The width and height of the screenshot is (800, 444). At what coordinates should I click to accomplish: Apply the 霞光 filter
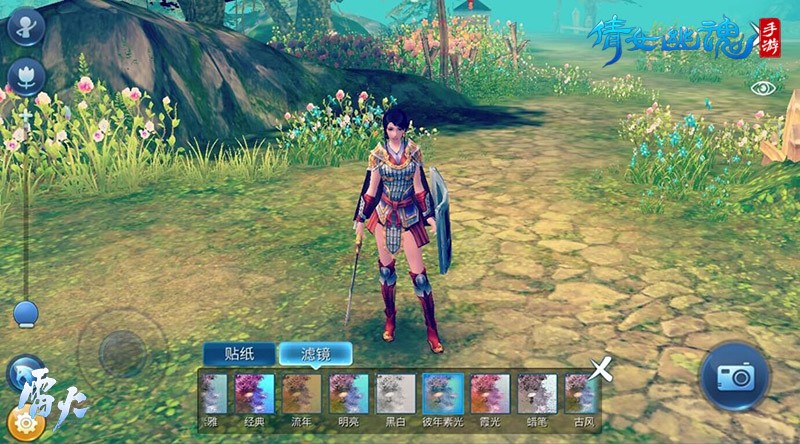tap(490, 400)
